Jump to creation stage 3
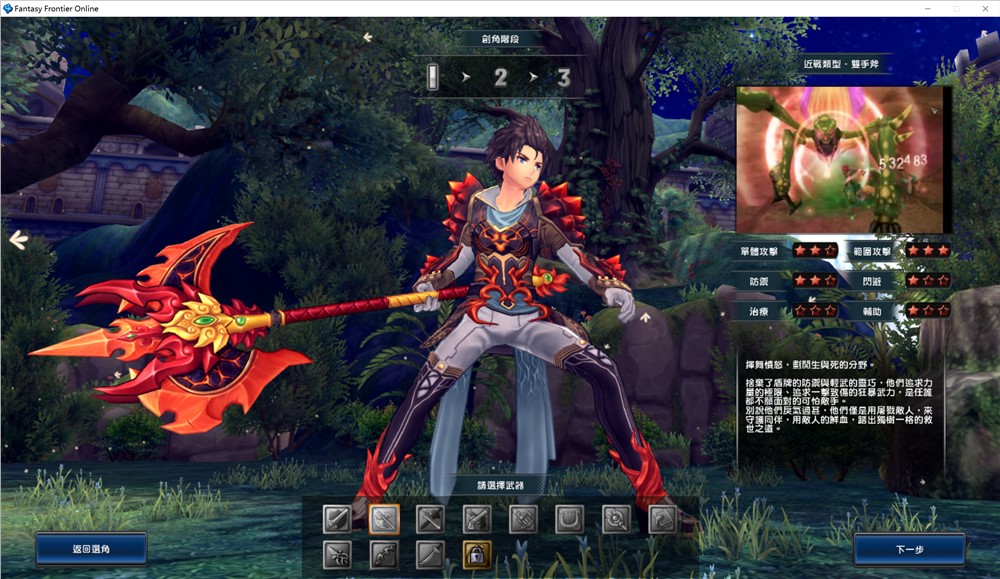1000x579 pixels. (x=564, y=77)
